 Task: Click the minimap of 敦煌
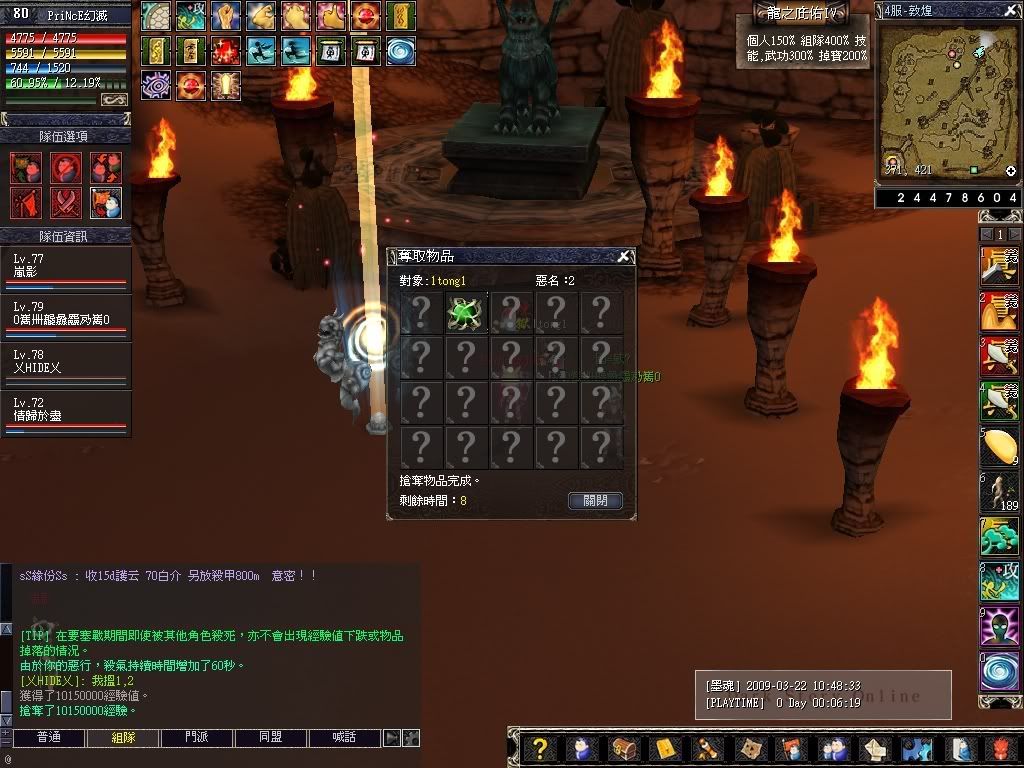947,99
